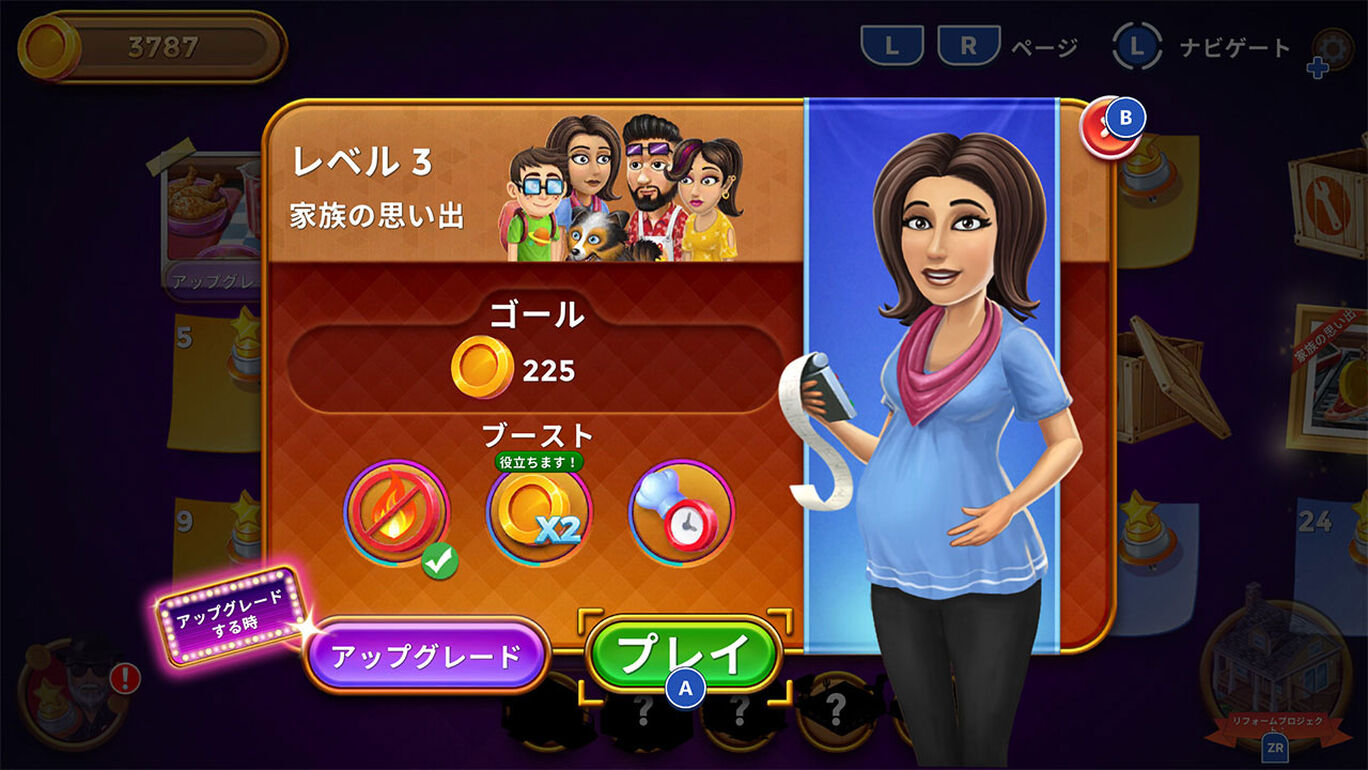Start the level with the green プレイ button

(x=684, y=655)
